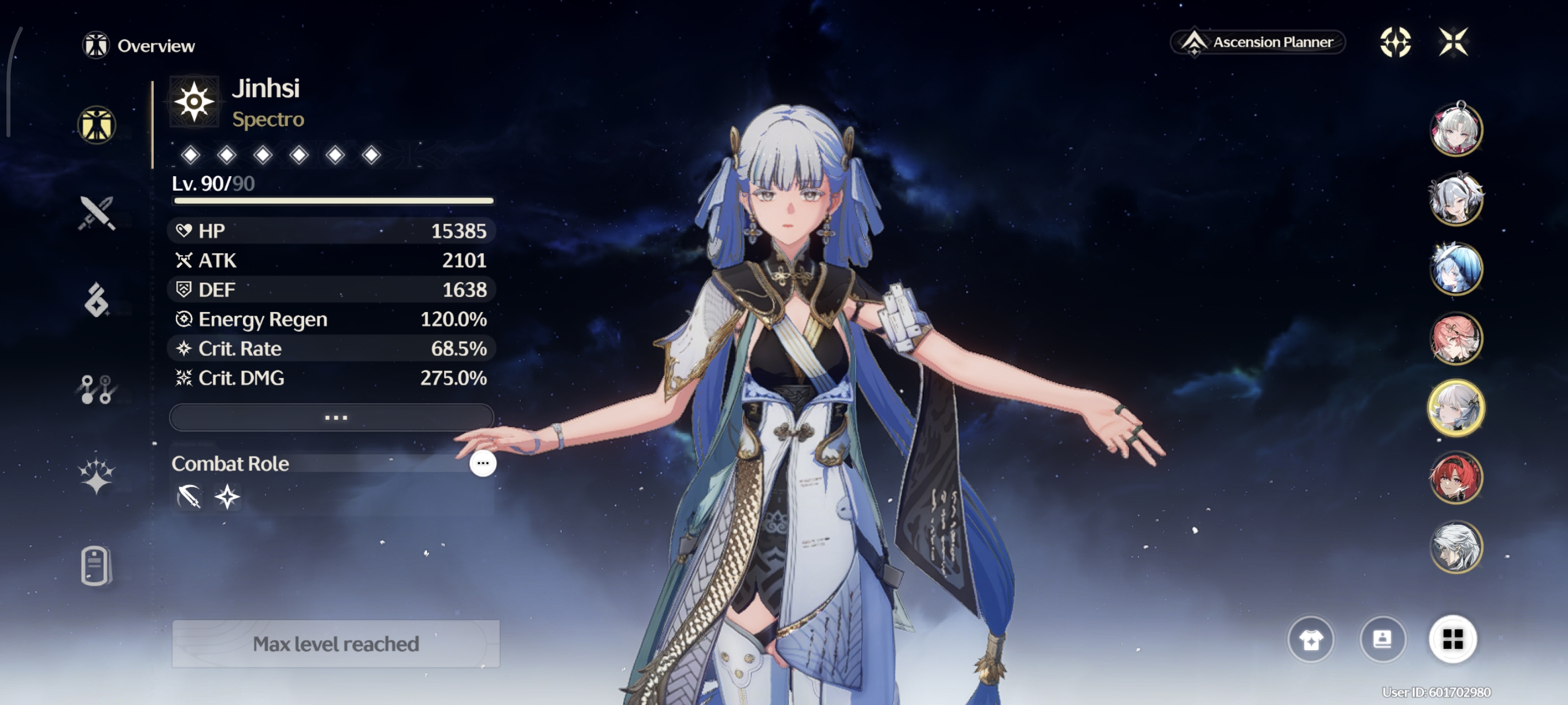The width and height of the screenshot is (1568, 705).
Task: Go to the connected-nodes Forte tab
Action: [96, 389]
